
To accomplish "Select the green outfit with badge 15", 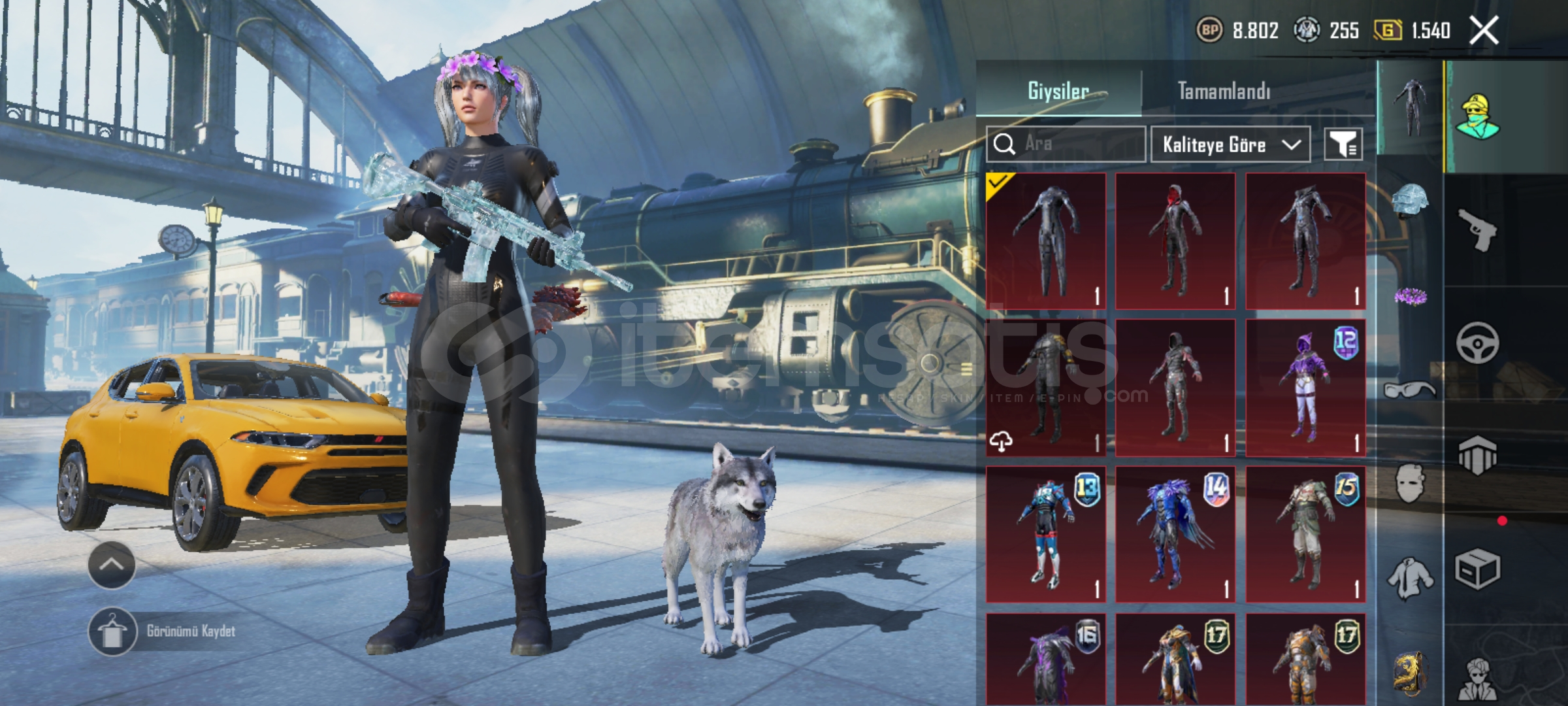I will pos(1305,535).
